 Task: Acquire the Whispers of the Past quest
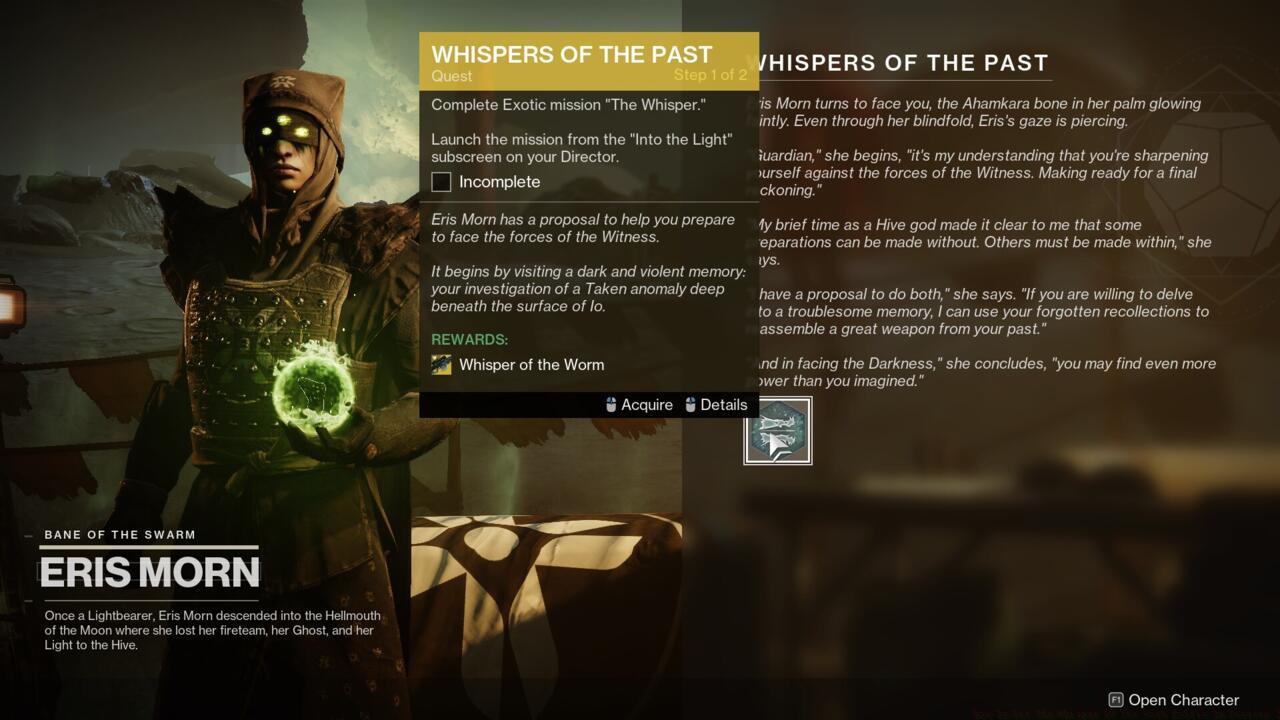point(646,404)
